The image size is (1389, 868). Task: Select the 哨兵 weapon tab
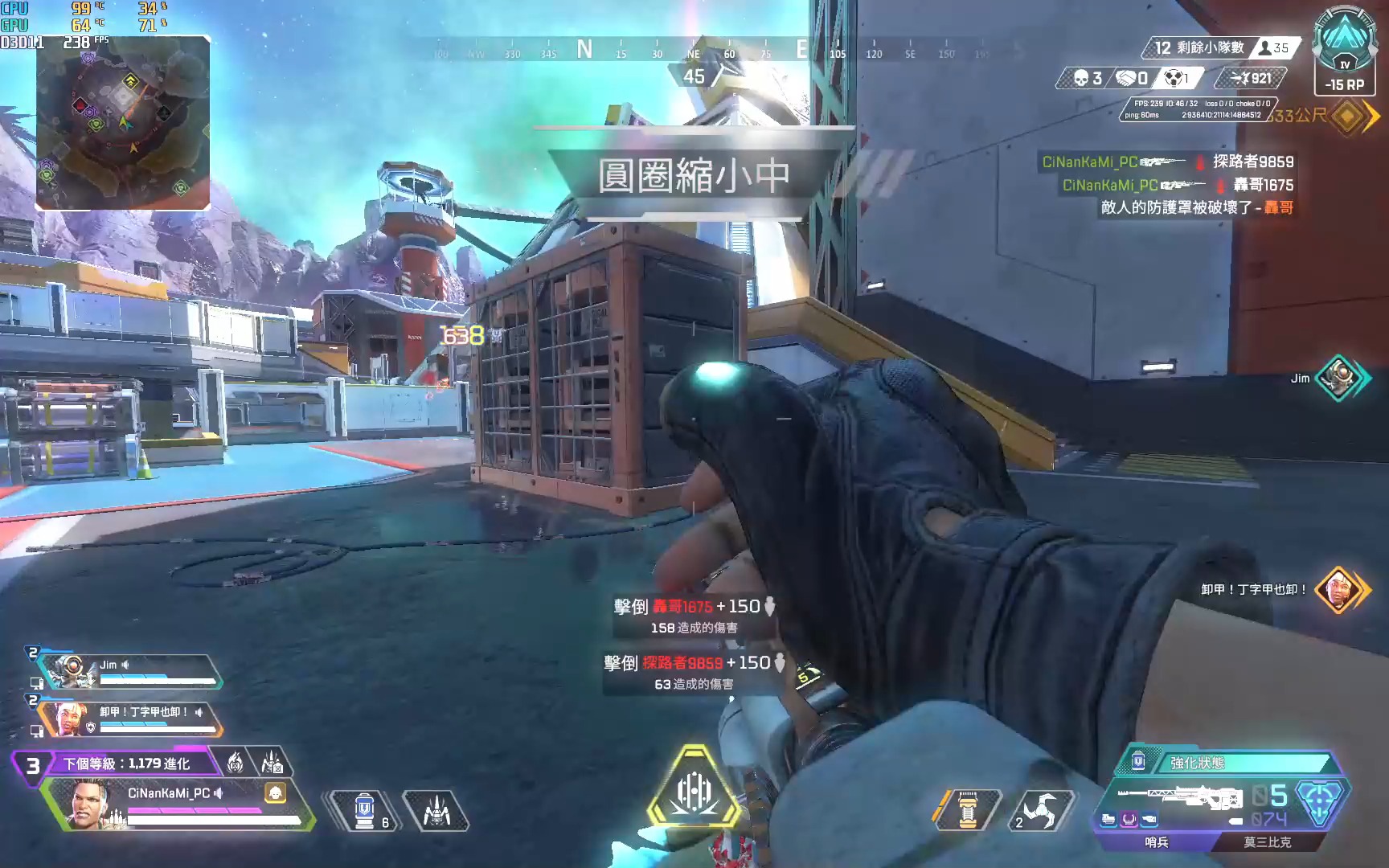1156,842
